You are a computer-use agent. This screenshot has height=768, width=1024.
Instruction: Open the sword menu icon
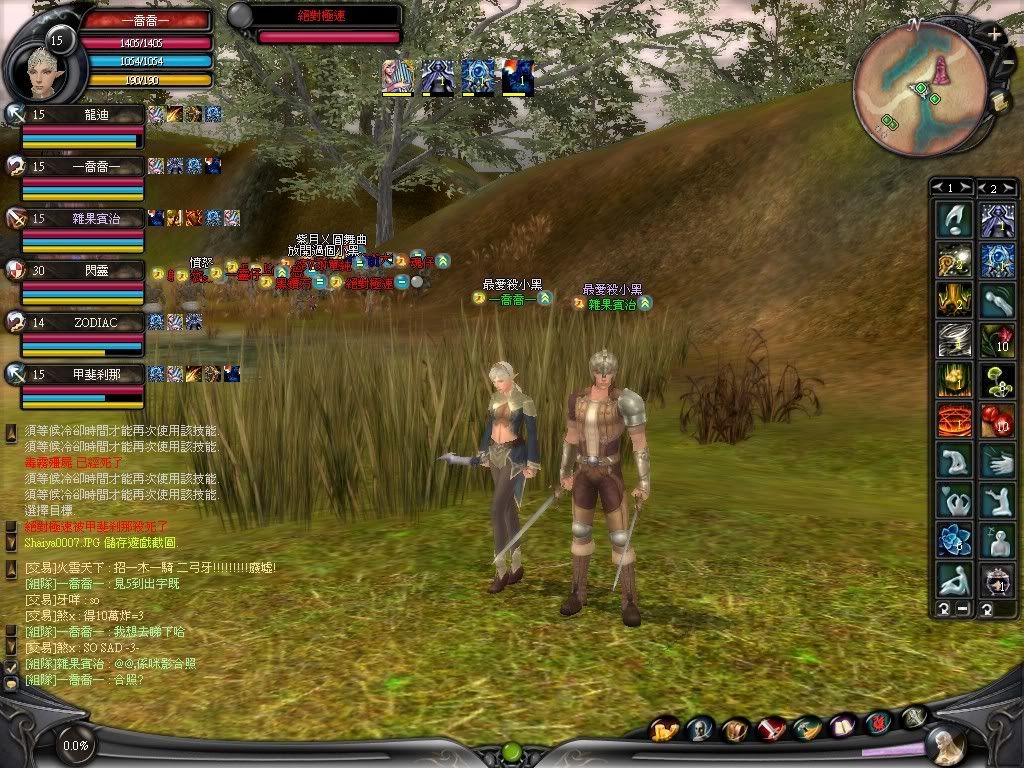click(771, 730)
